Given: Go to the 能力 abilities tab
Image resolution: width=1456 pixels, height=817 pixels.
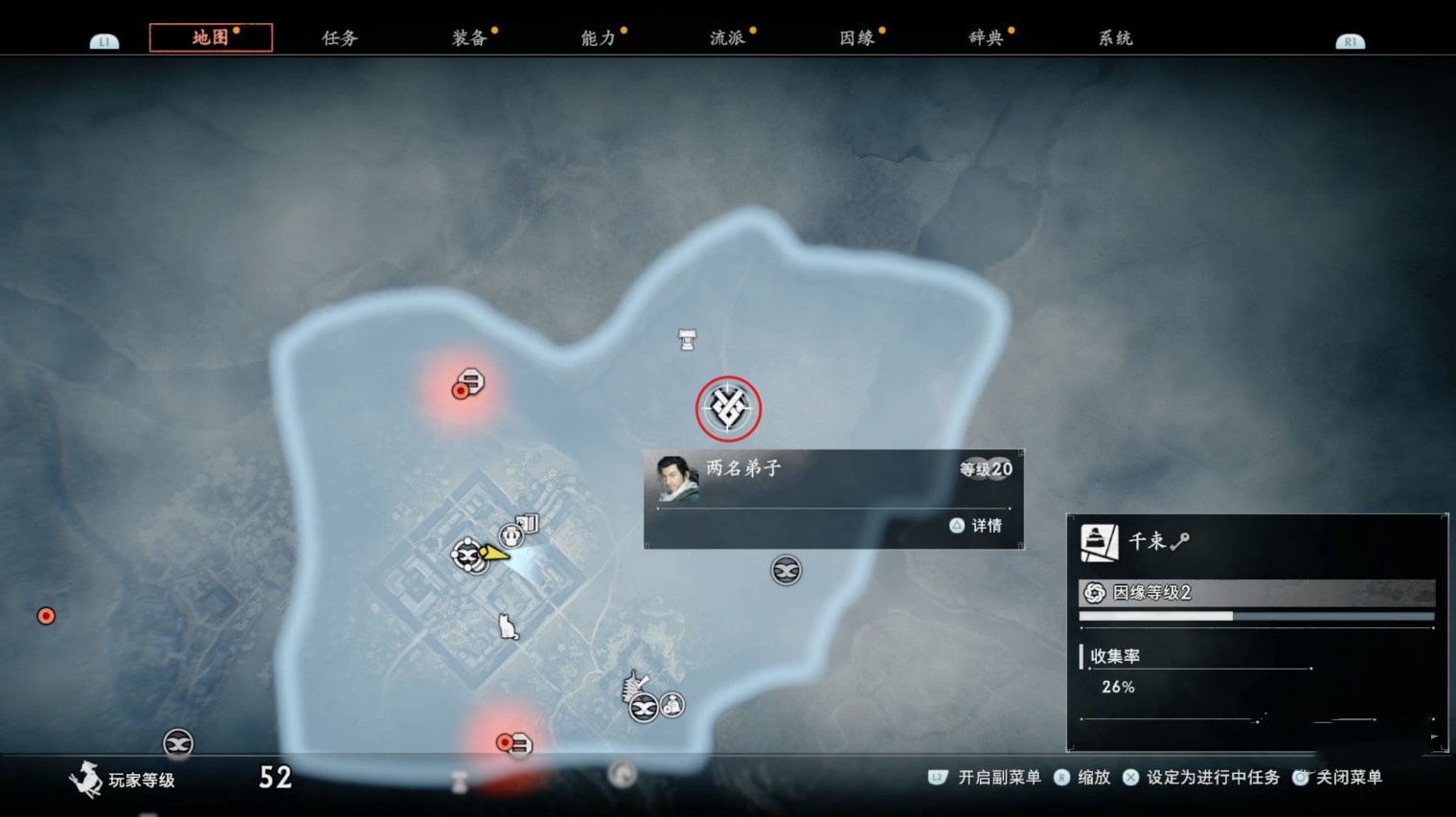Looking at the screenshot, I should click(x=599, y=38).
